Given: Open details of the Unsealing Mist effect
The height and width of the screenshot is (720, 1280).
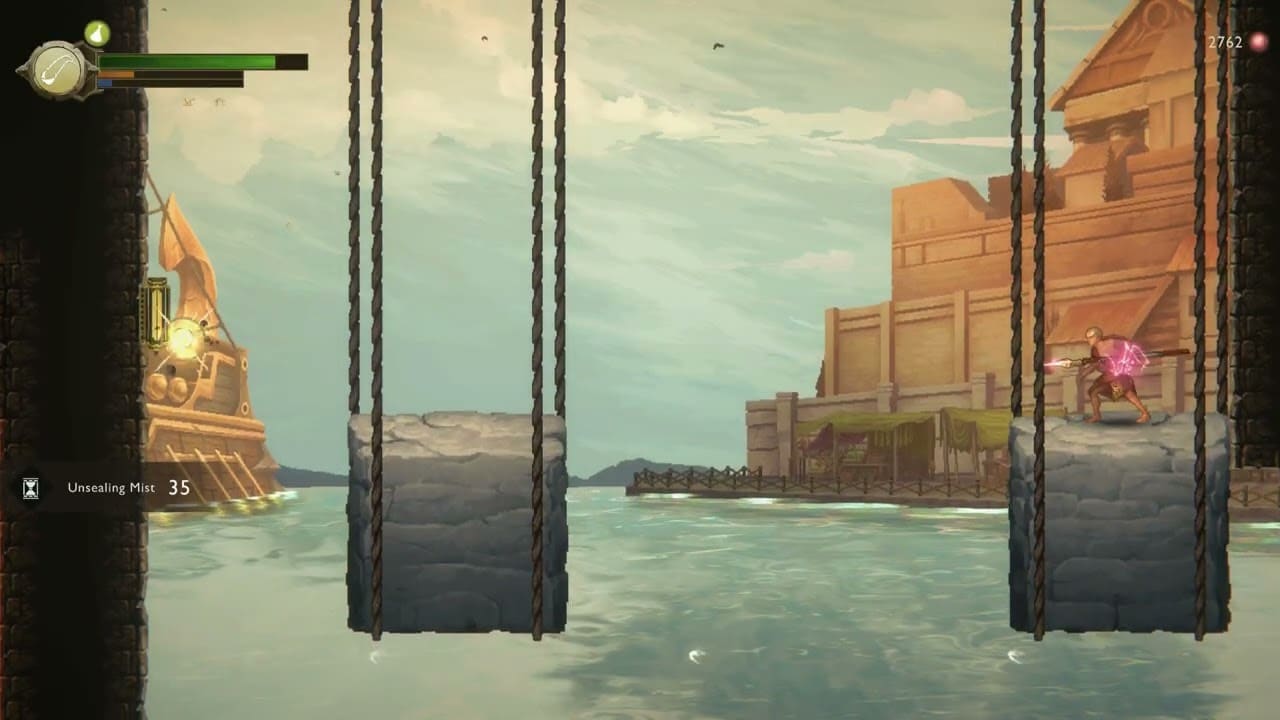Looking at the screenshot, I should pos(110,489).
